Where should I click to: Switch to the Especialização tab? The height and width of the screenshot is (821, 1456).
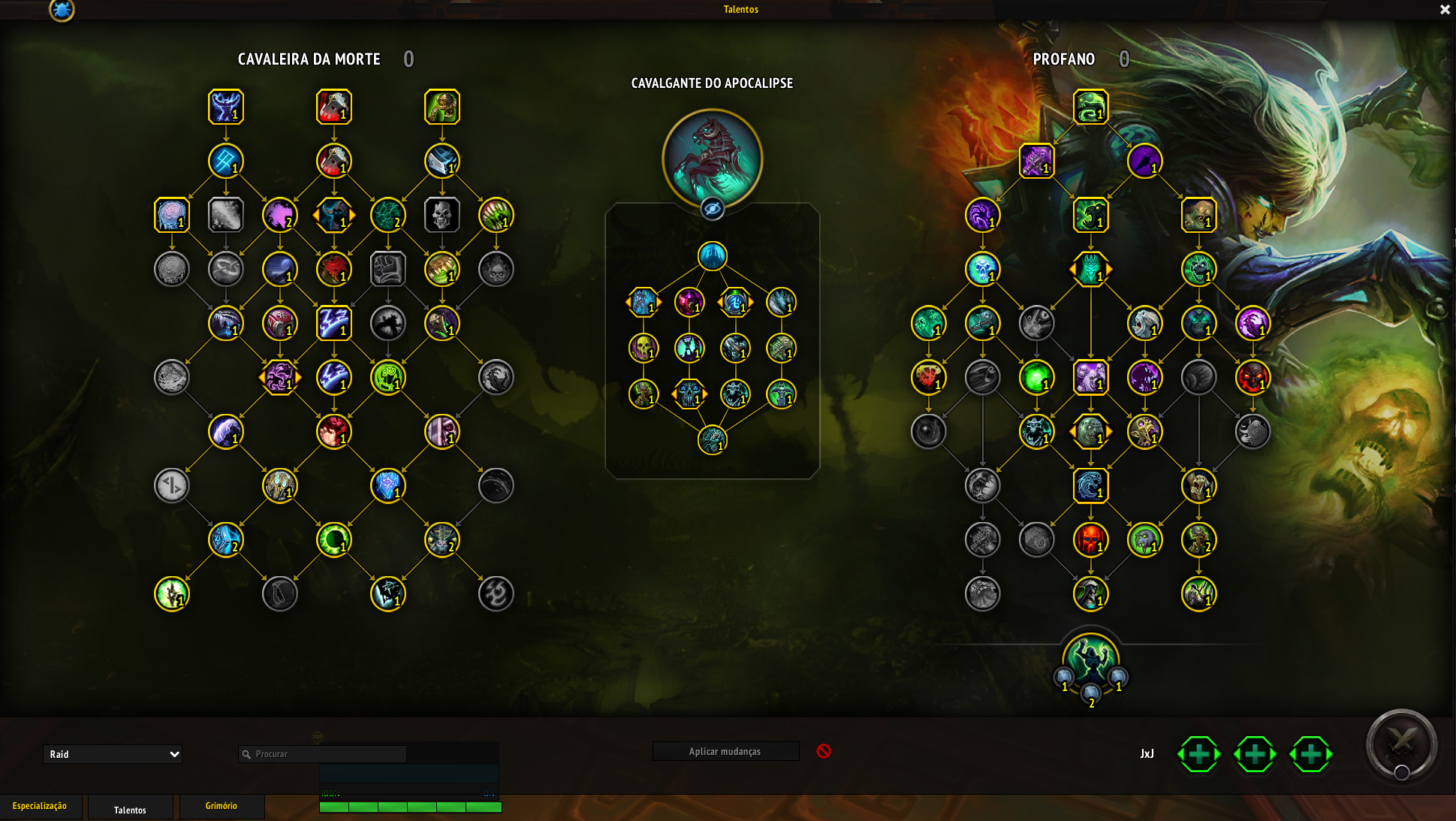pos(40,806)
